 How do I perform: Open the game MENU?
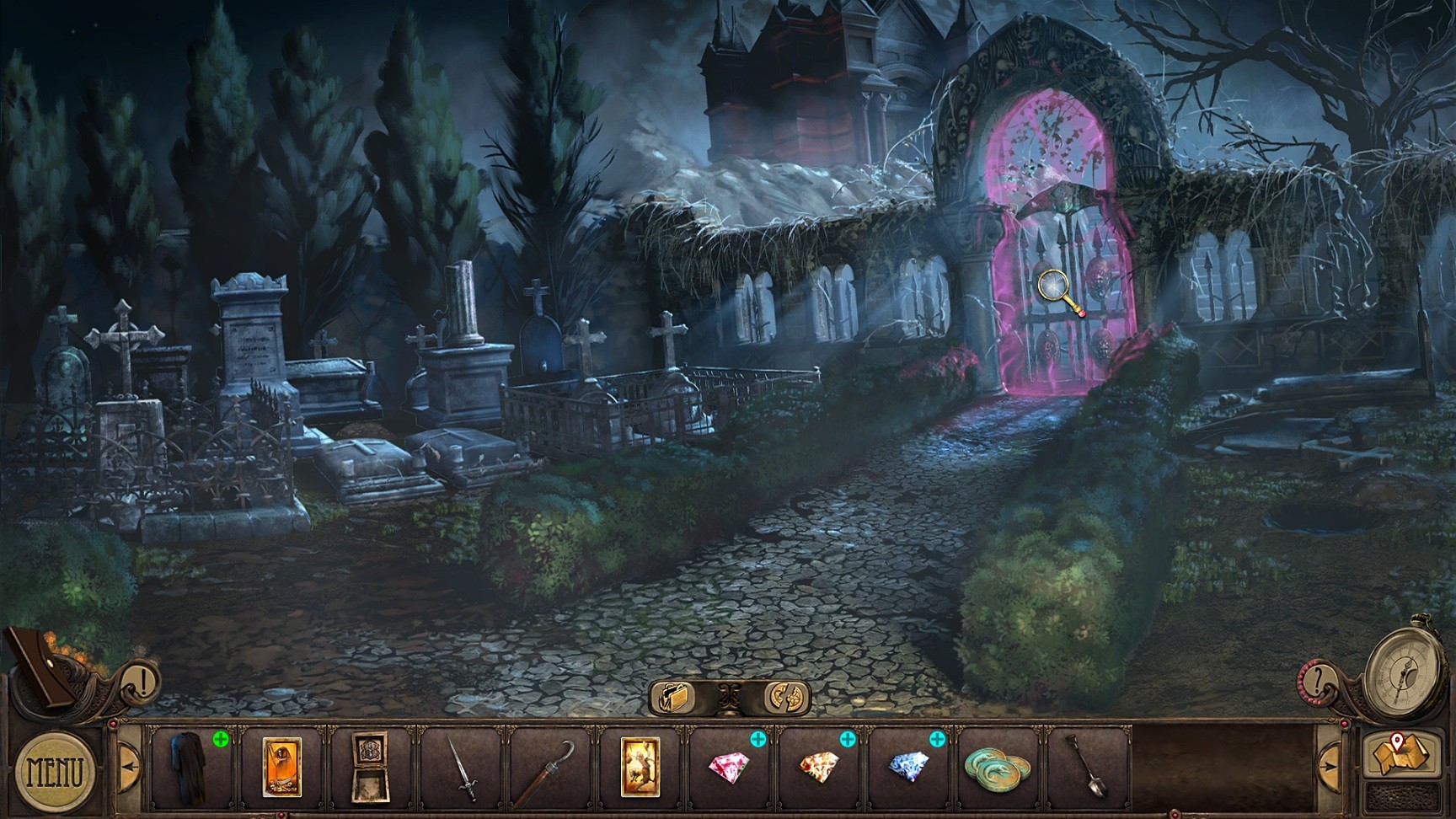(56, 770)
